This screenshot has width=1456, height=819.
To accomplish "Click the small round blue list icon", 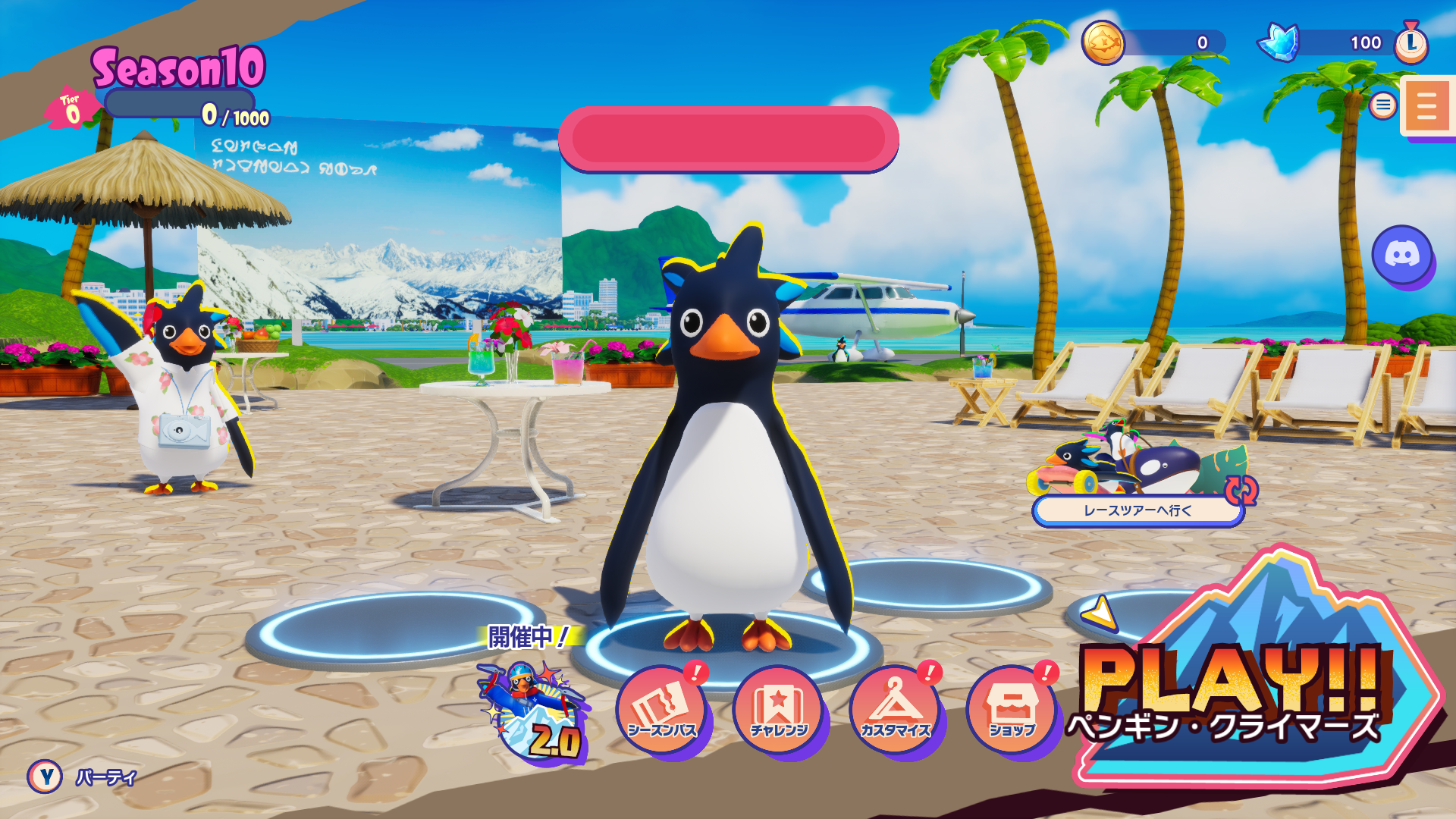I will [x=1383, y=105].
